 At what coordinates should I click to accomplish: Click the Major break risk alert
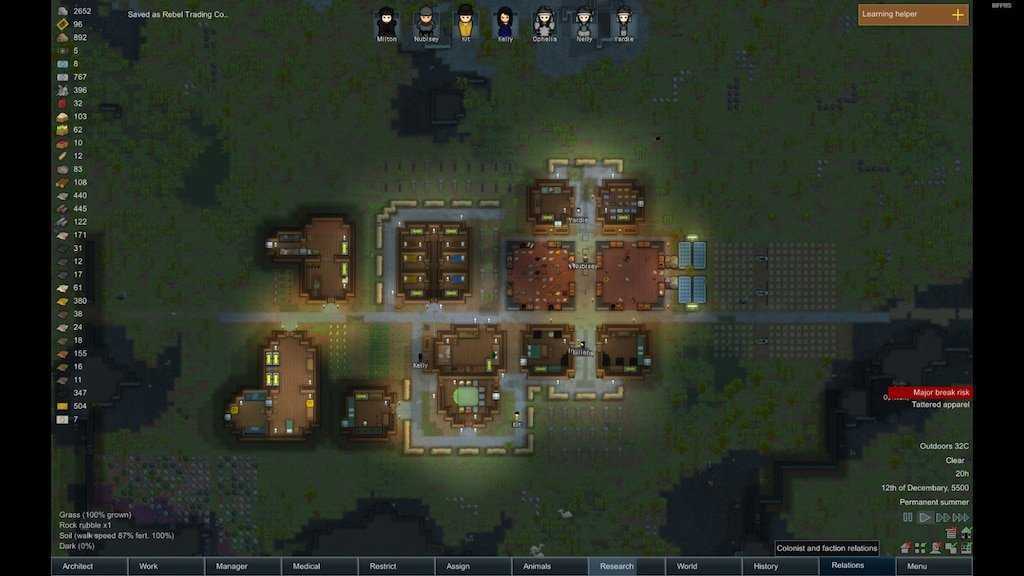coord(930,392)
